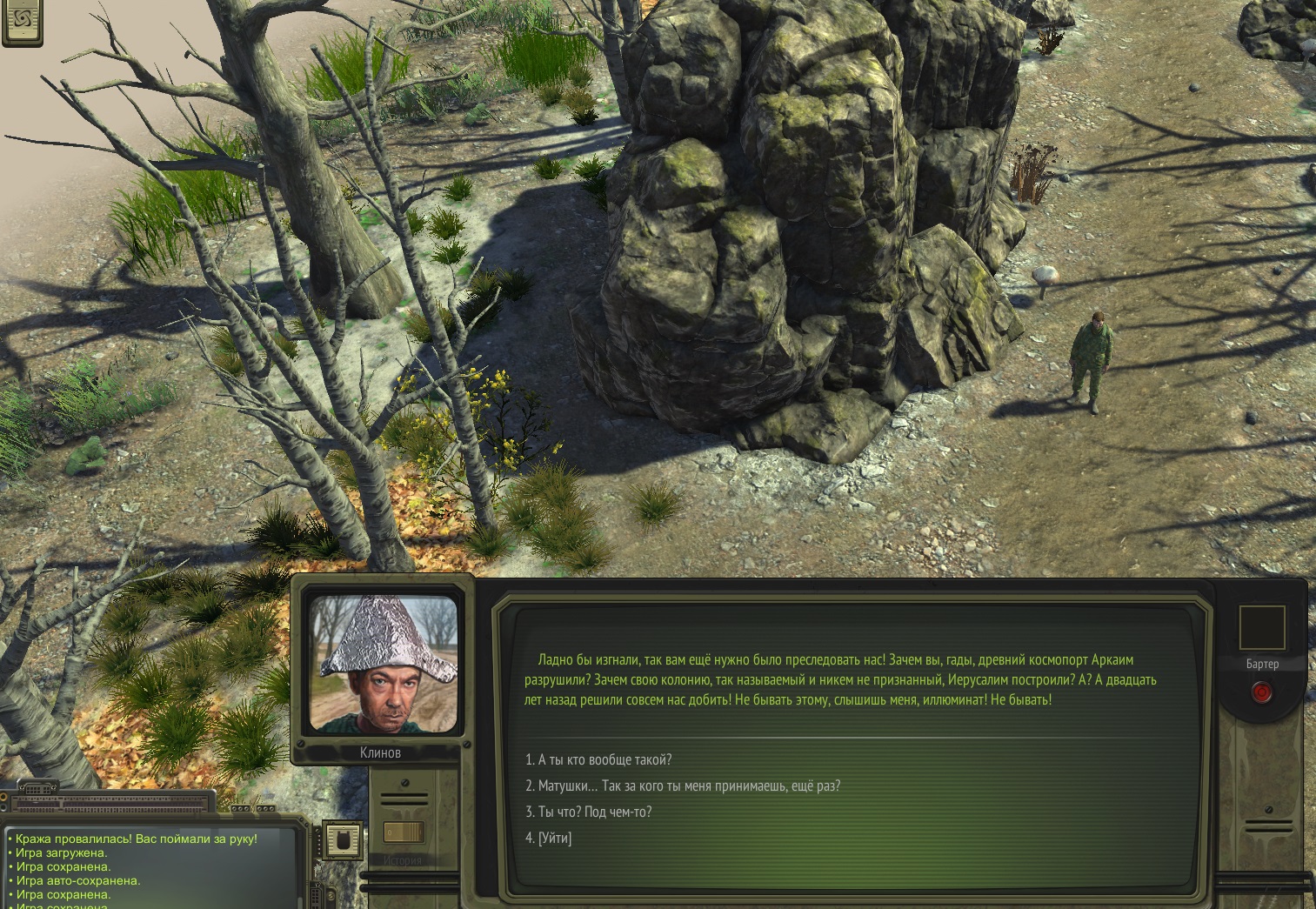Click the log panel's square chip button
The height and width of the screenshot is (909, 1316).
point(342,839)
